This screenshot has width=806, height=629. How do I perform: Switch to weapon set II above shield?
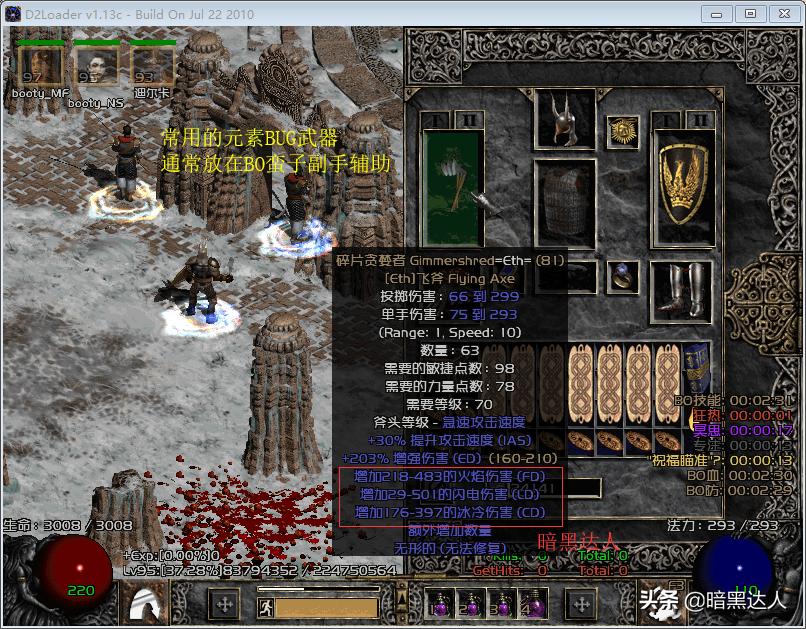point(701,120)
